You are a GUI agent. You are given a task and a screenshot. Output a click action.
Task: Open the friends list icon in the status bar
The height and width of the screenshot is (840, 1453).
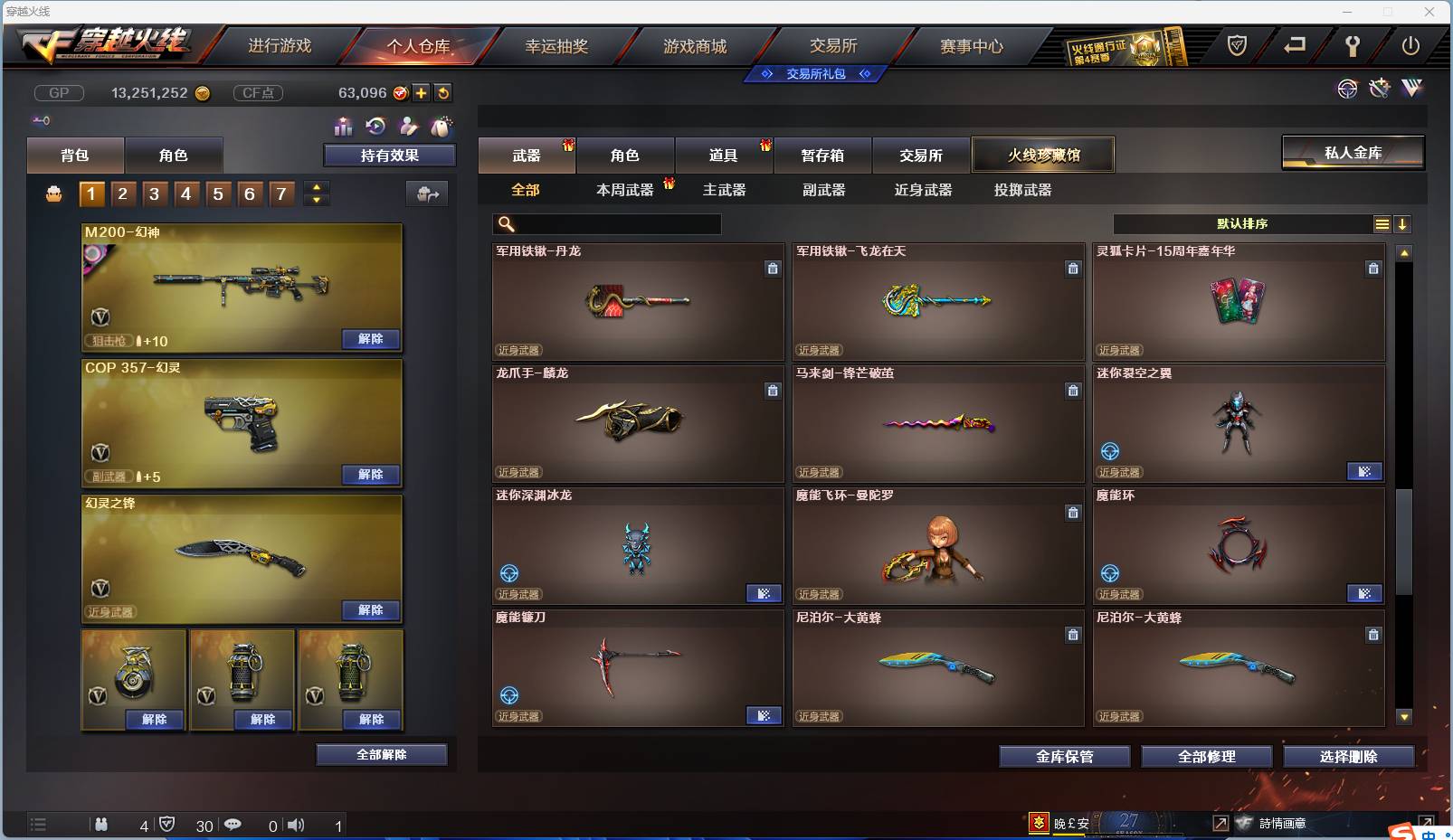[102, 825]
